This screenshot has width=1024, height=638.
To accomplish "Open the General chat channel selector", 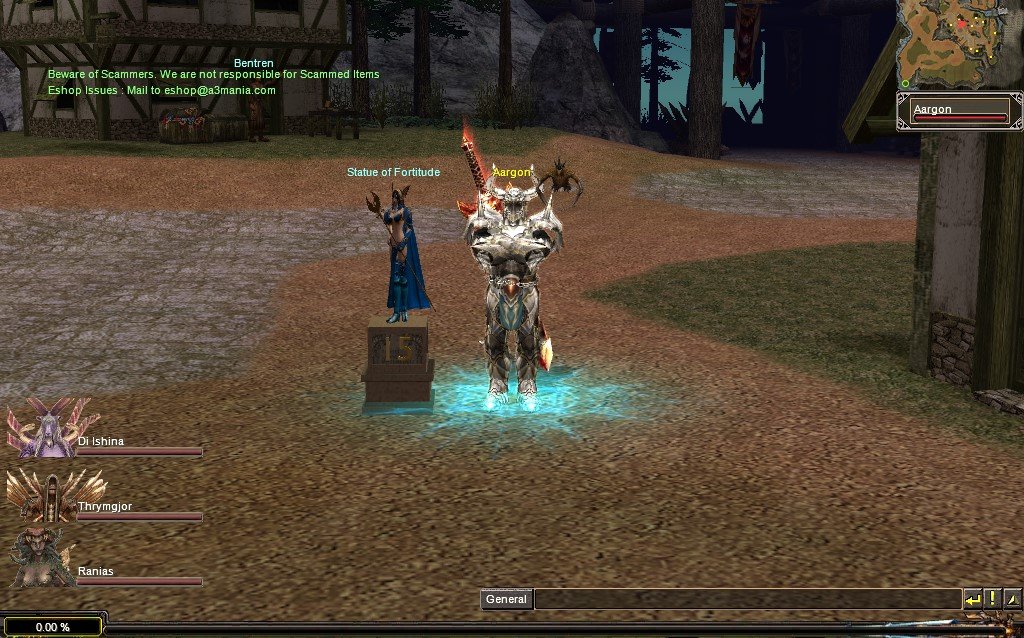I will (506, 600).
